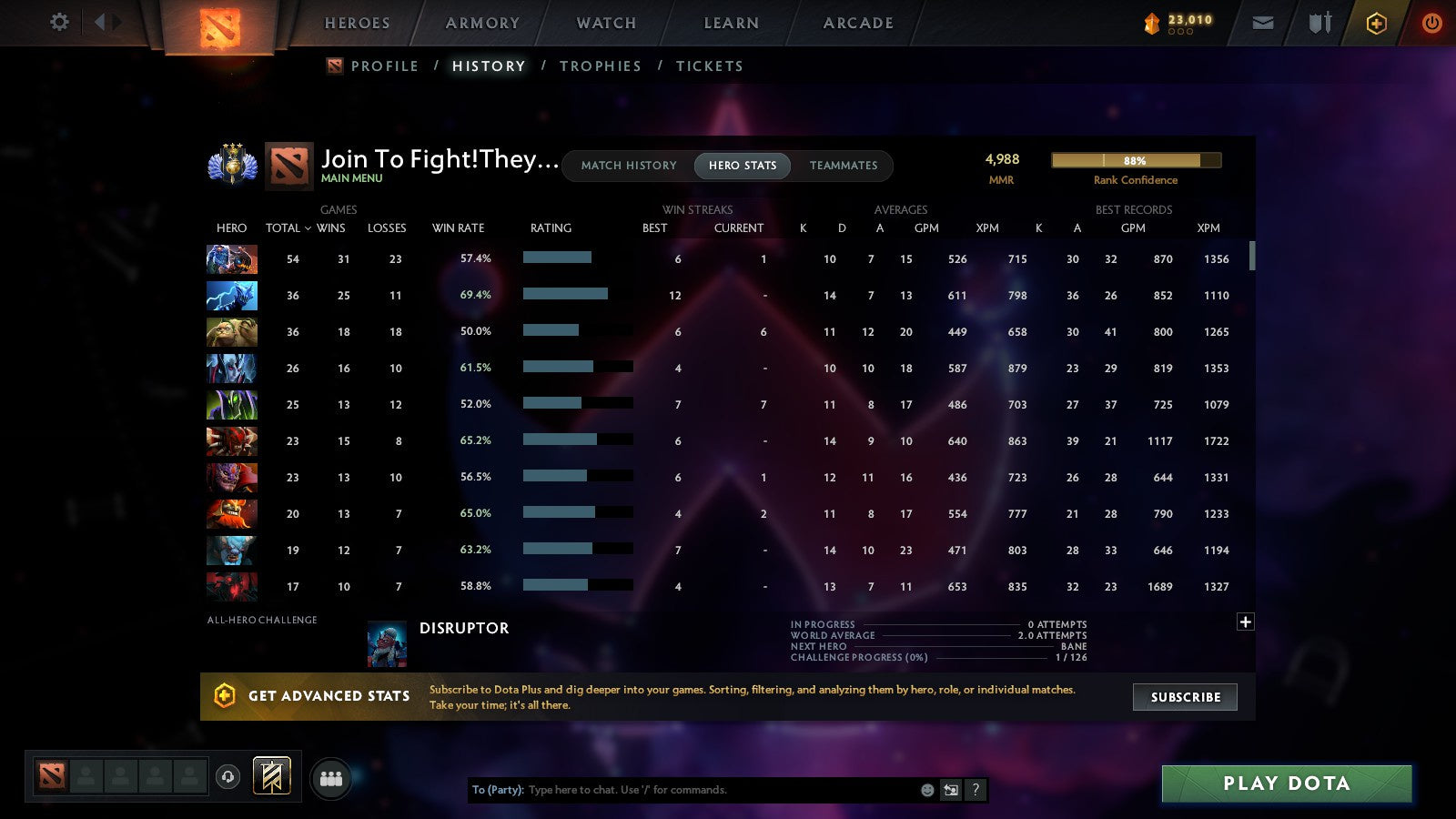Open the settings gear menu
Image resolution: width=1456 pixels, height=819 pixels.
[58, 23]
